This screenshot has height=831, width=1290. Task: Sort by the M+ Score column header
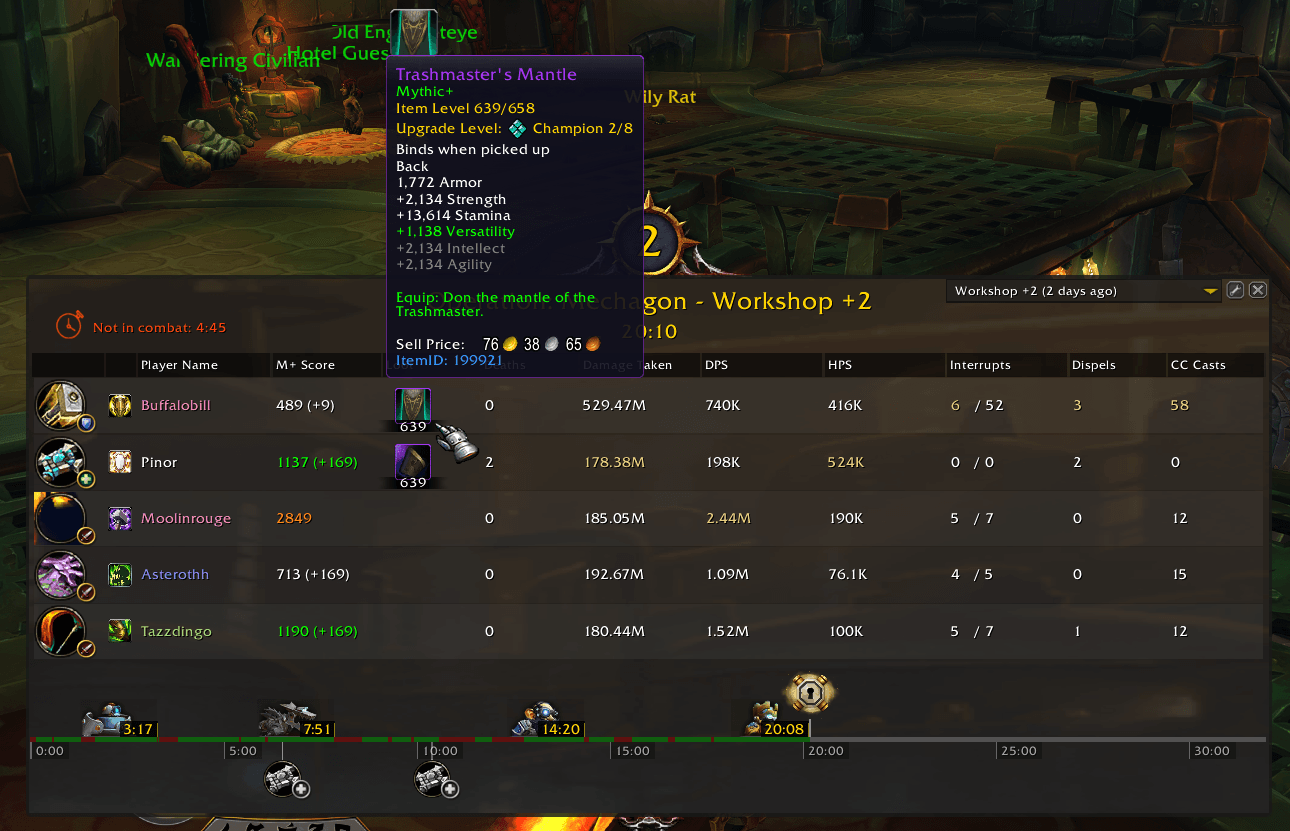[x=305, y=364]
